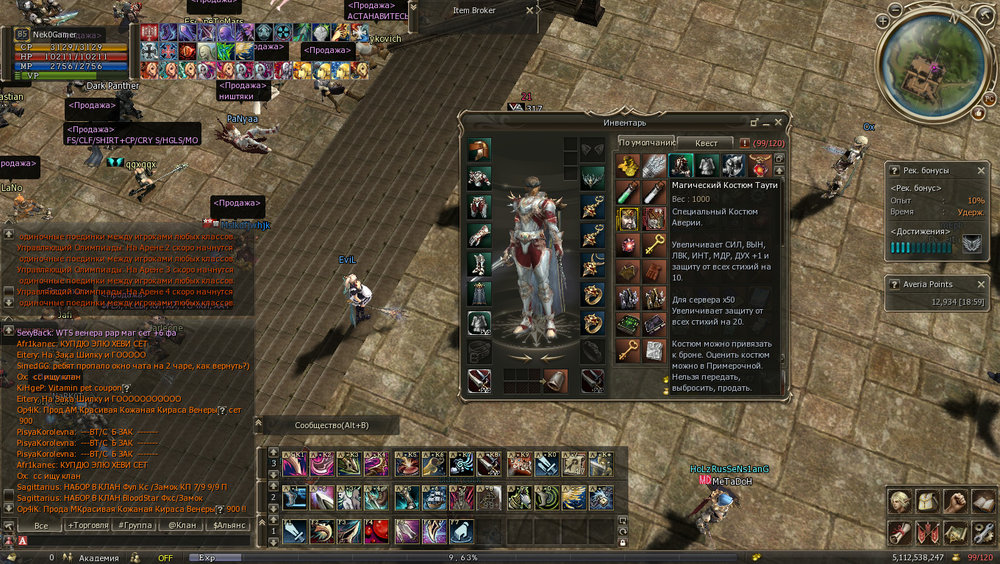Use the red orb hotbar skill
The height and width of the screenshot is (564, 1000).
click(377, 530)
